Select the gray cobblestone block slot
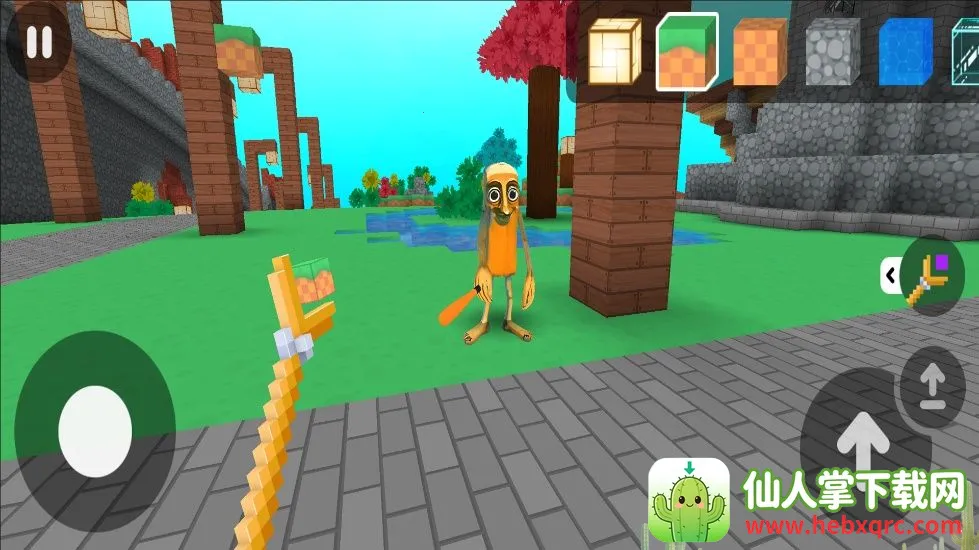This screenshot has width=979, height=550. click(x=832, y=51)
